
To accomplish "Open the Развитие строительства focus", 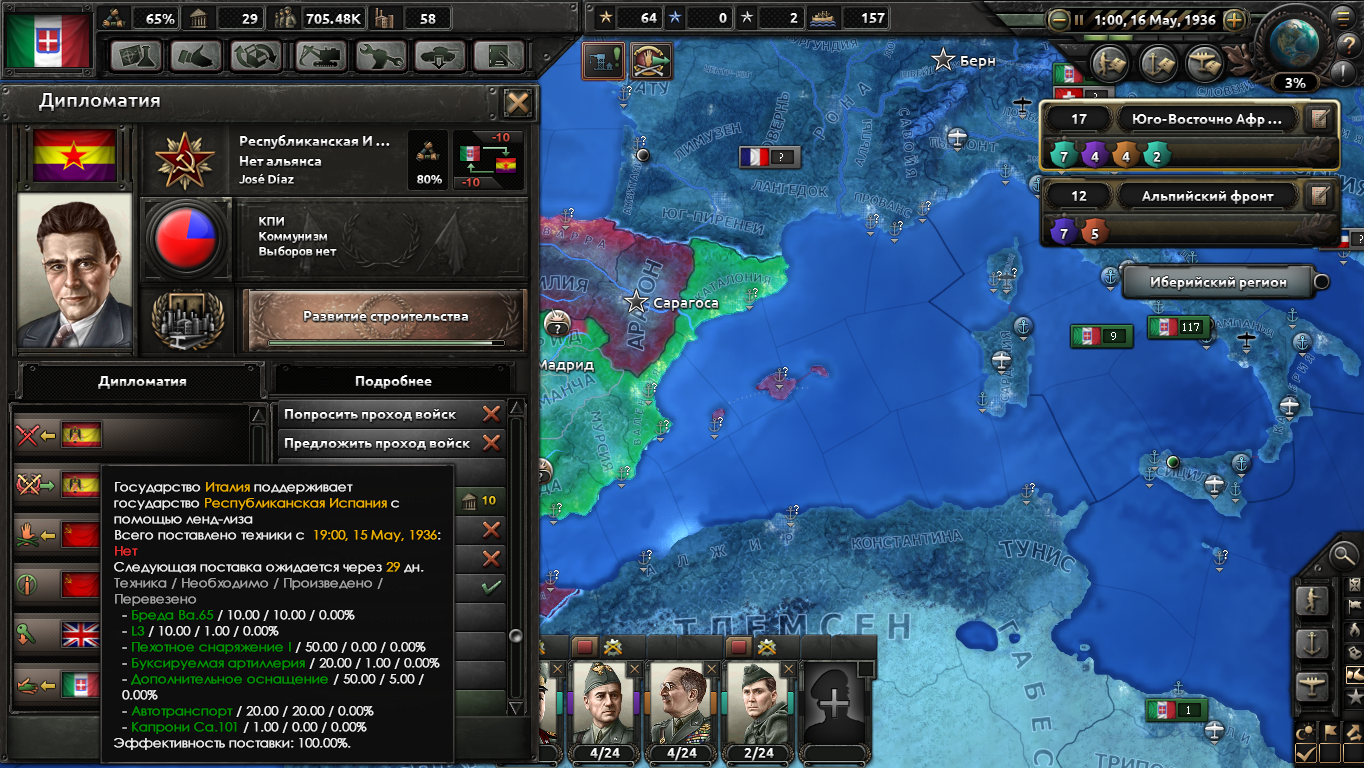I will (385, 317).
